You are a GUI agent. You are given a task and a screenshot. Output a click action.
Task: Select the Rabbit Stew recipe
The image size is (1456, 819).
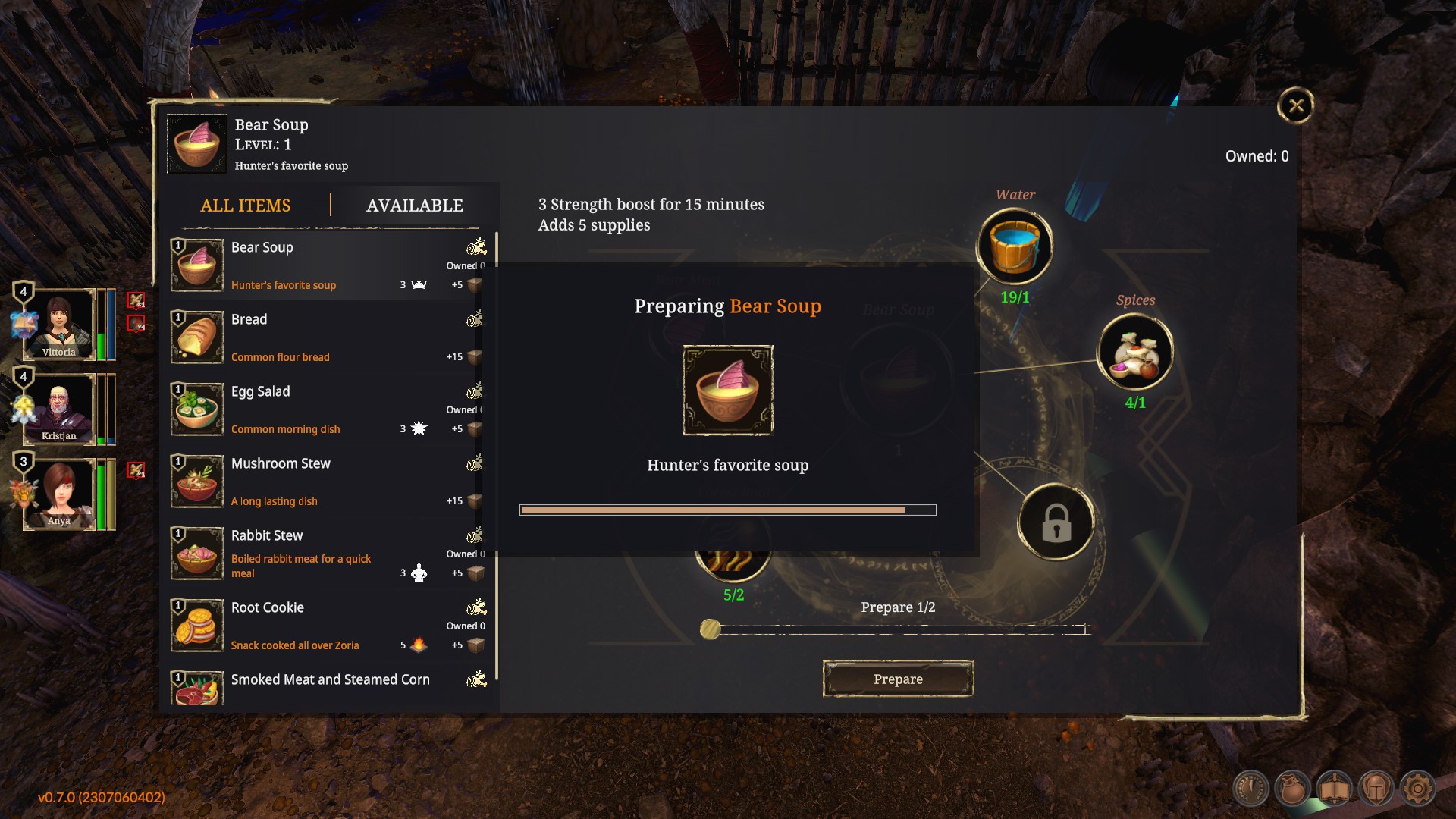326,554
